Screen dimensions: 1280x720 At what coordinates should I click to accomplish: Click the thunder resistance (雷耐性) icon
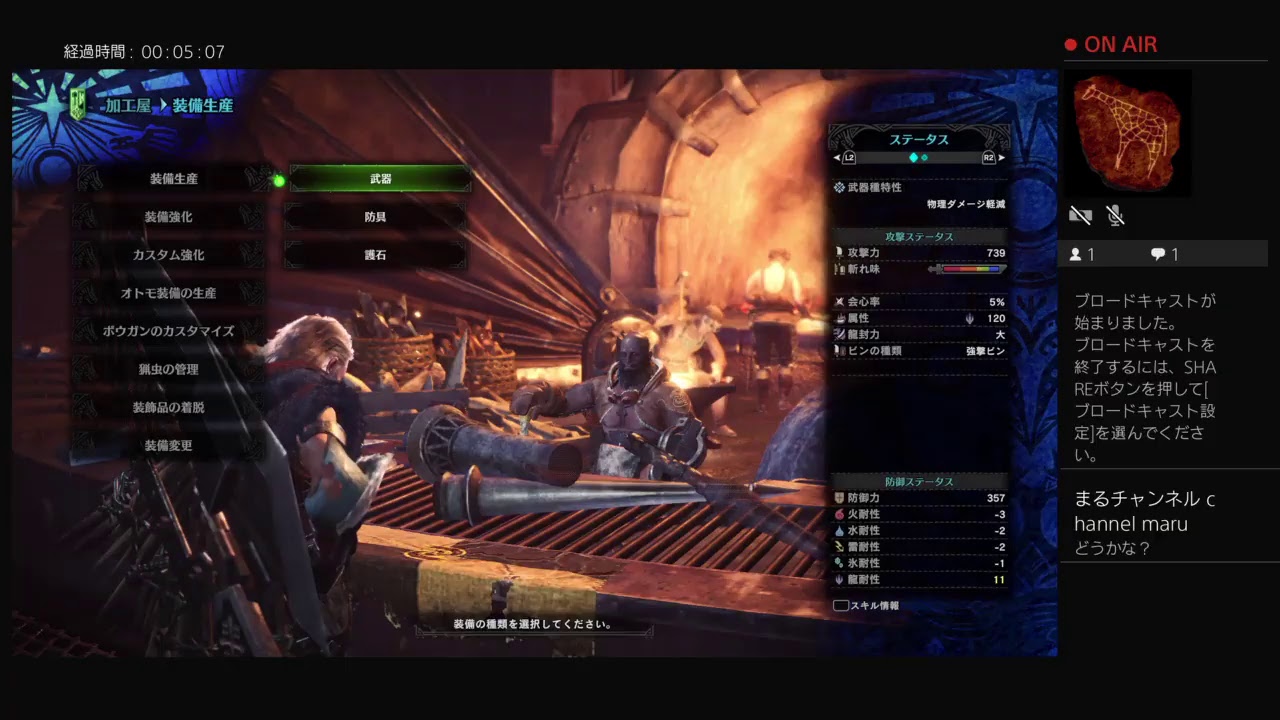coord(840,546)
